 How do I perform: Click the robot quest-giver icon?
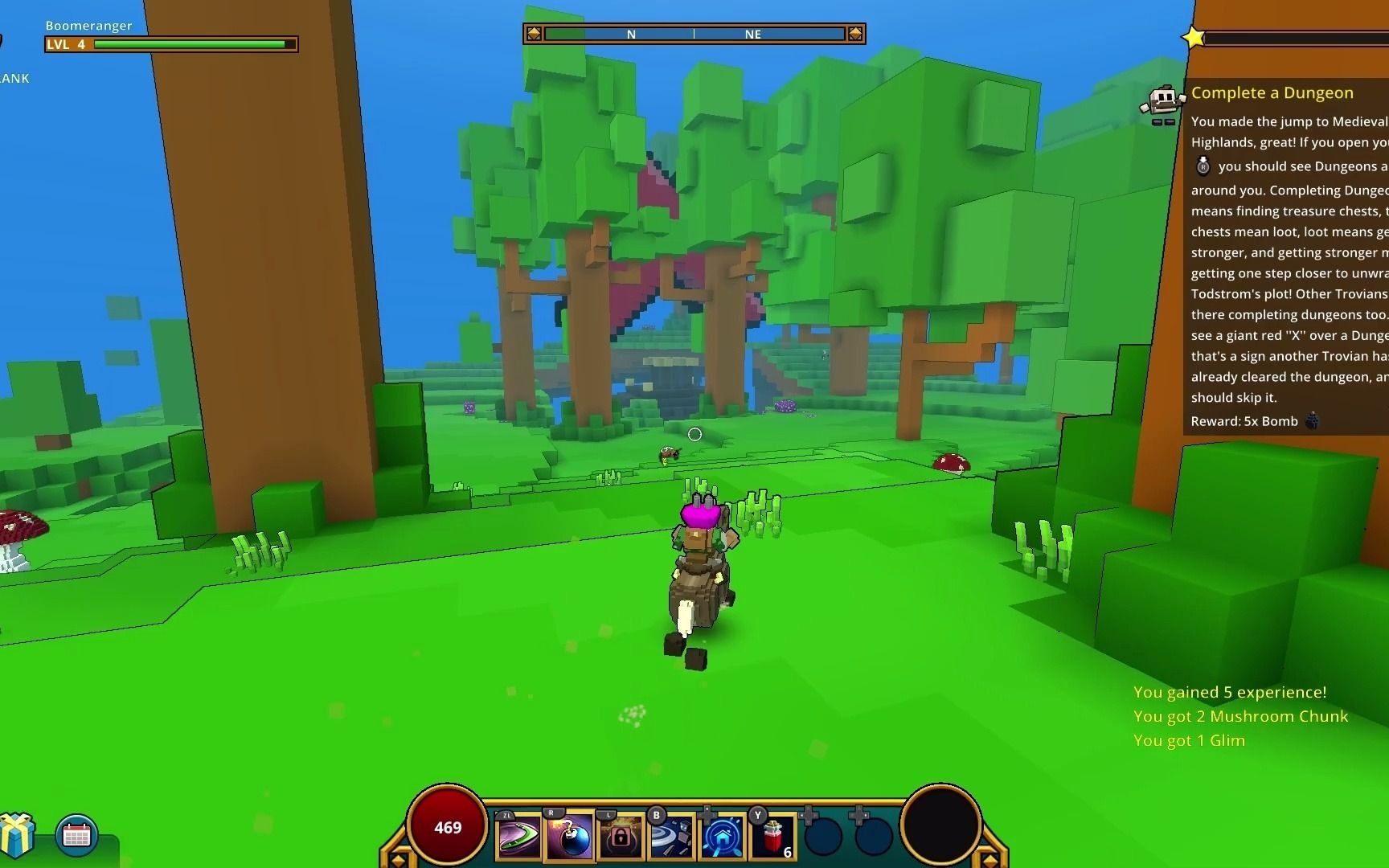[1162, 104]
